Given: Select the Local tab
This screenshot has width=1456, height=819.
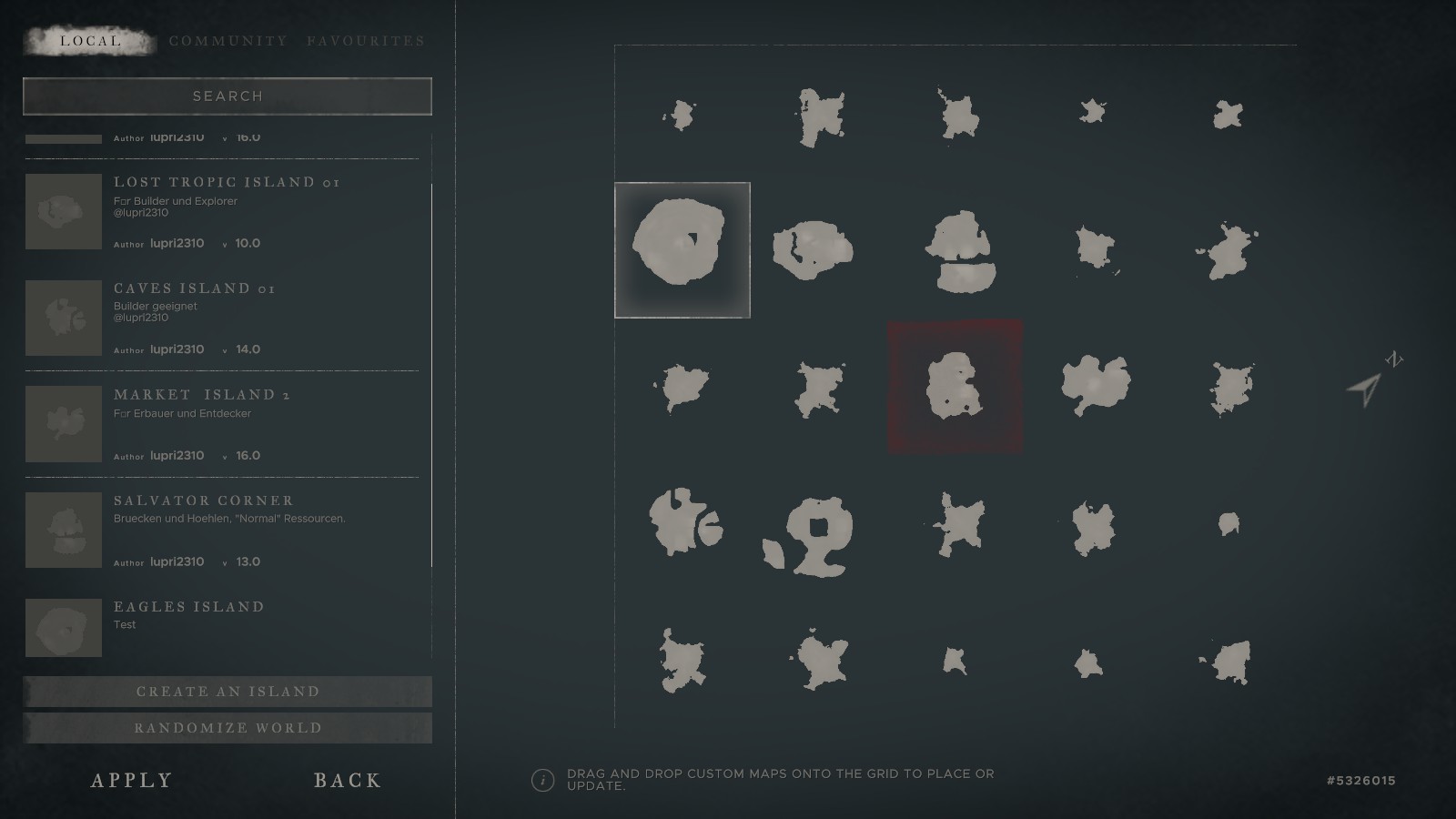Looking at the screenshot, I should [90, 41].
